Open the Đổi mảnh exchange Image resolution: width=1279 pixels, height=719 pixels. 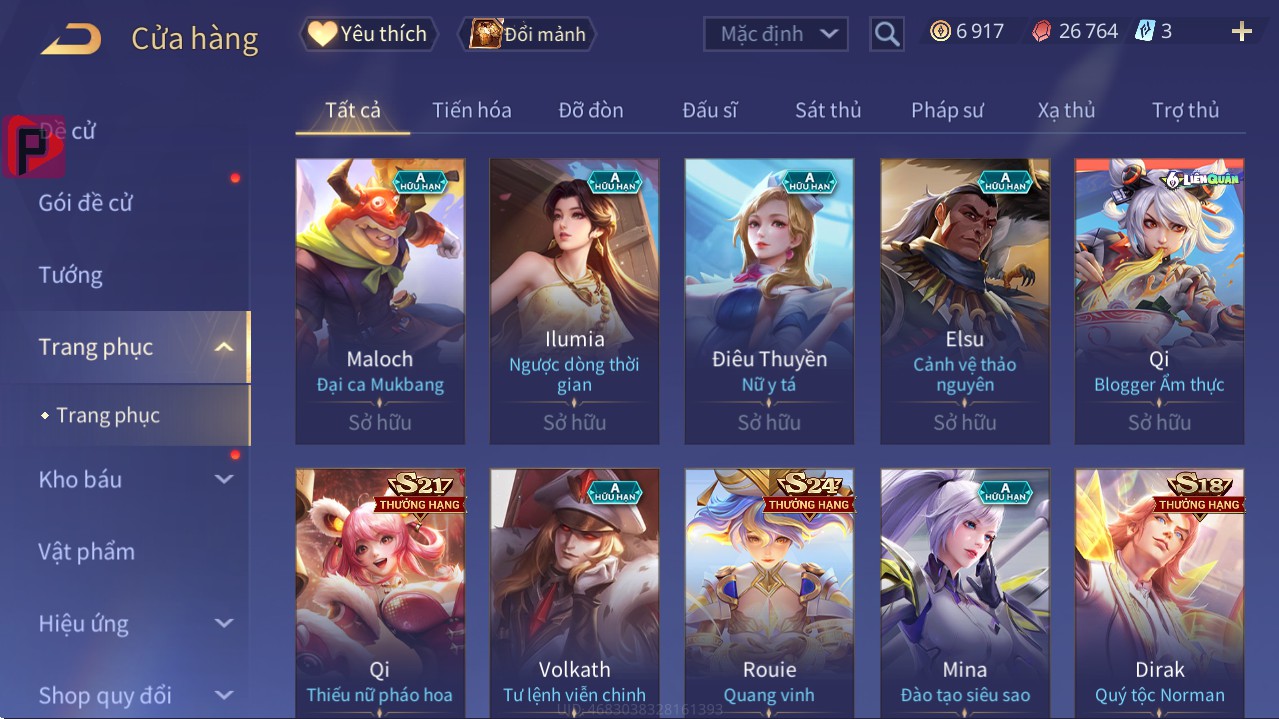528,34
